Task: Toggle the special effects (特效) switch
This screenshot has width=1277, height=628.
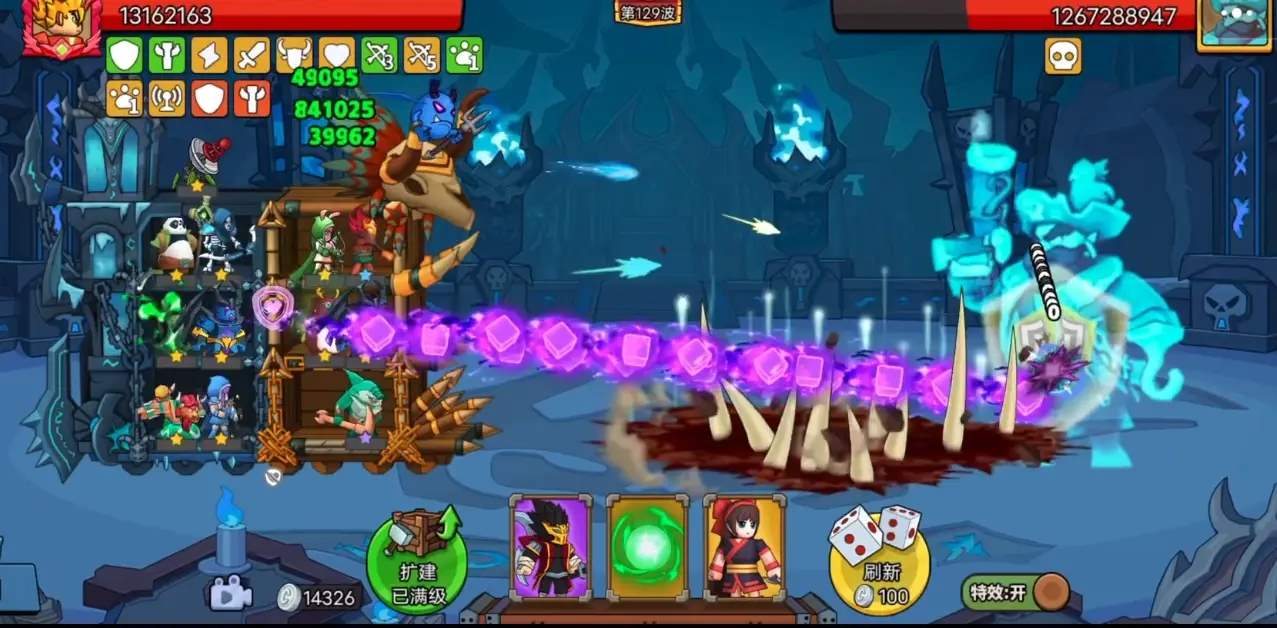Action: [1015, 592]
